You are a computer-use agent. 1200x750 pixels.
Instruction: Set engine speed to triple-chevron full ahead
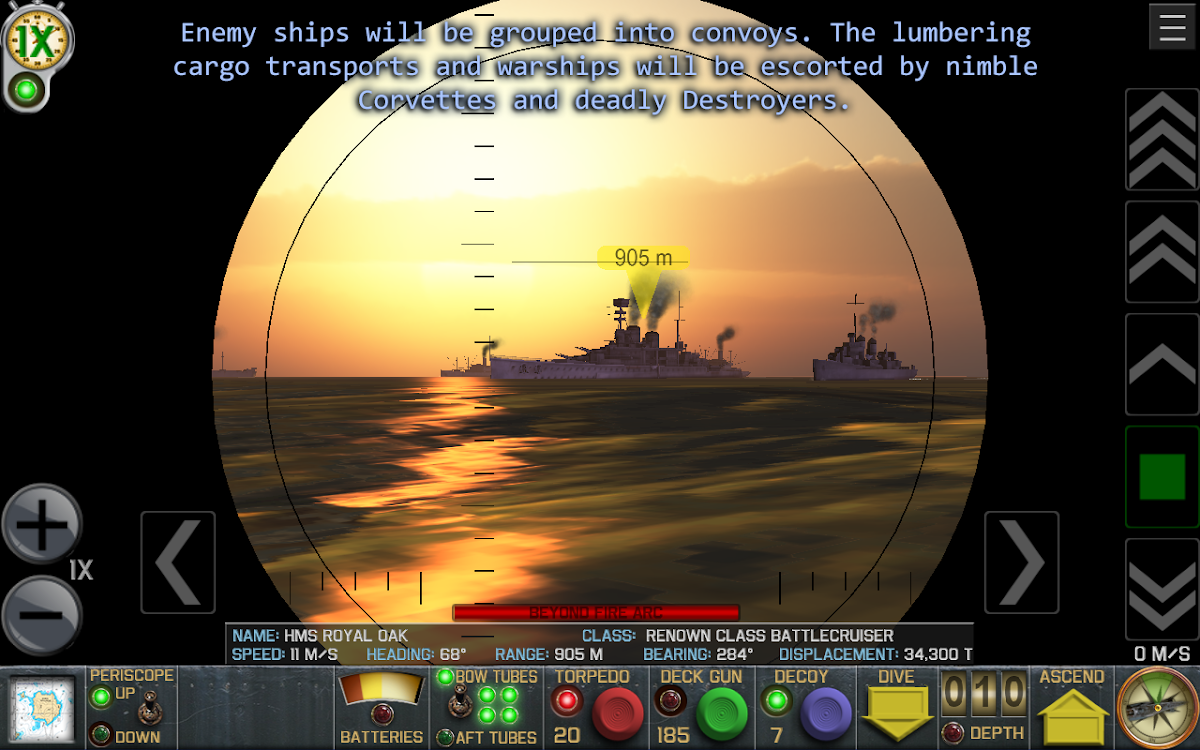[x=1162, y=139]
